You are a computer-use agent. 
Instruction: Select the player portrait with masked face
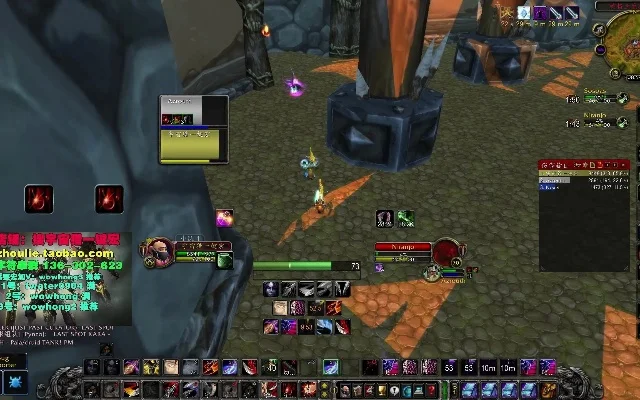(x=160, y=251)
